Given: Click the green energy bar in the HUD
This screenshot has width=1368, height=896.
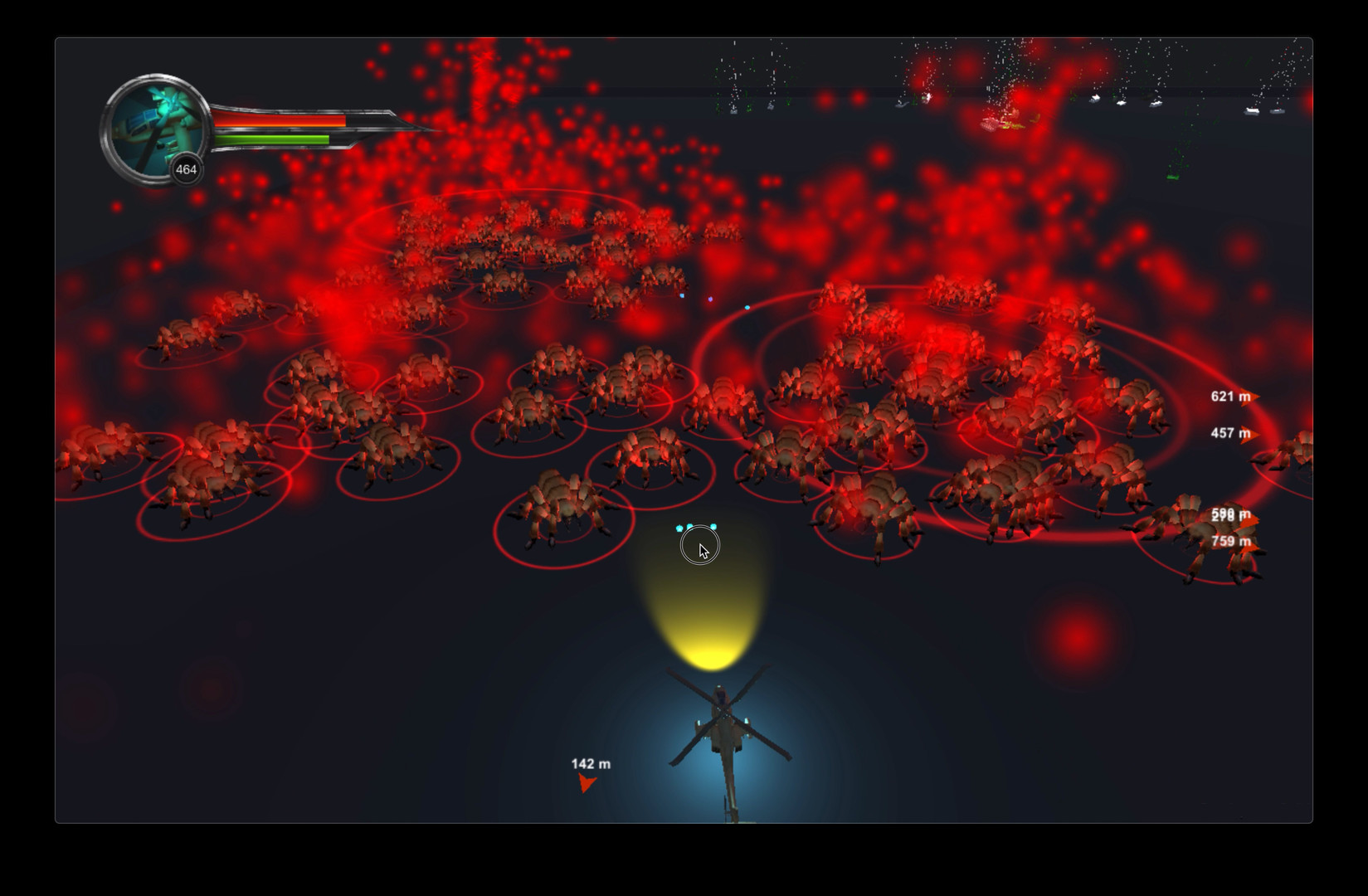Looking at the screenshot, I should click(x=274, y=139).
